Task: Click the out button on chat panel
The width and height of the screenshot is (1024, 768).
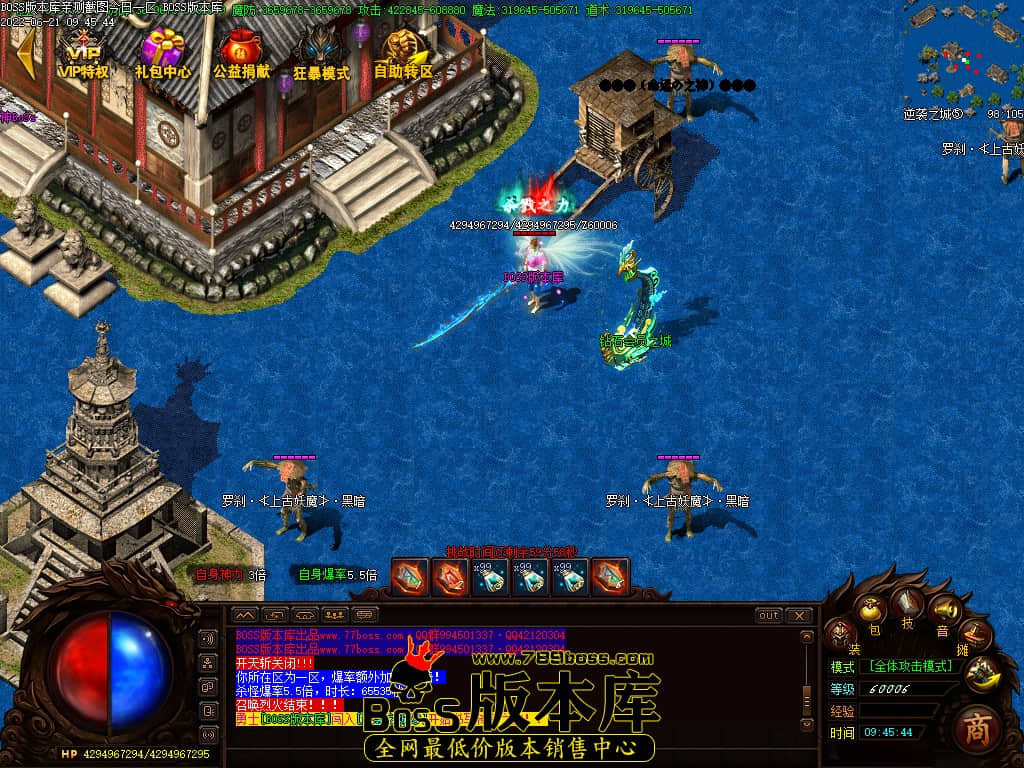Action: tap(768, 615)
